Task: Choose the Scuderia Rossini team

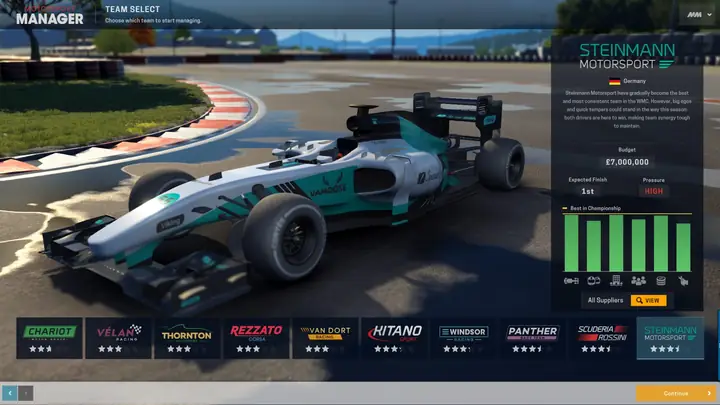Action: tap(601, 338)
